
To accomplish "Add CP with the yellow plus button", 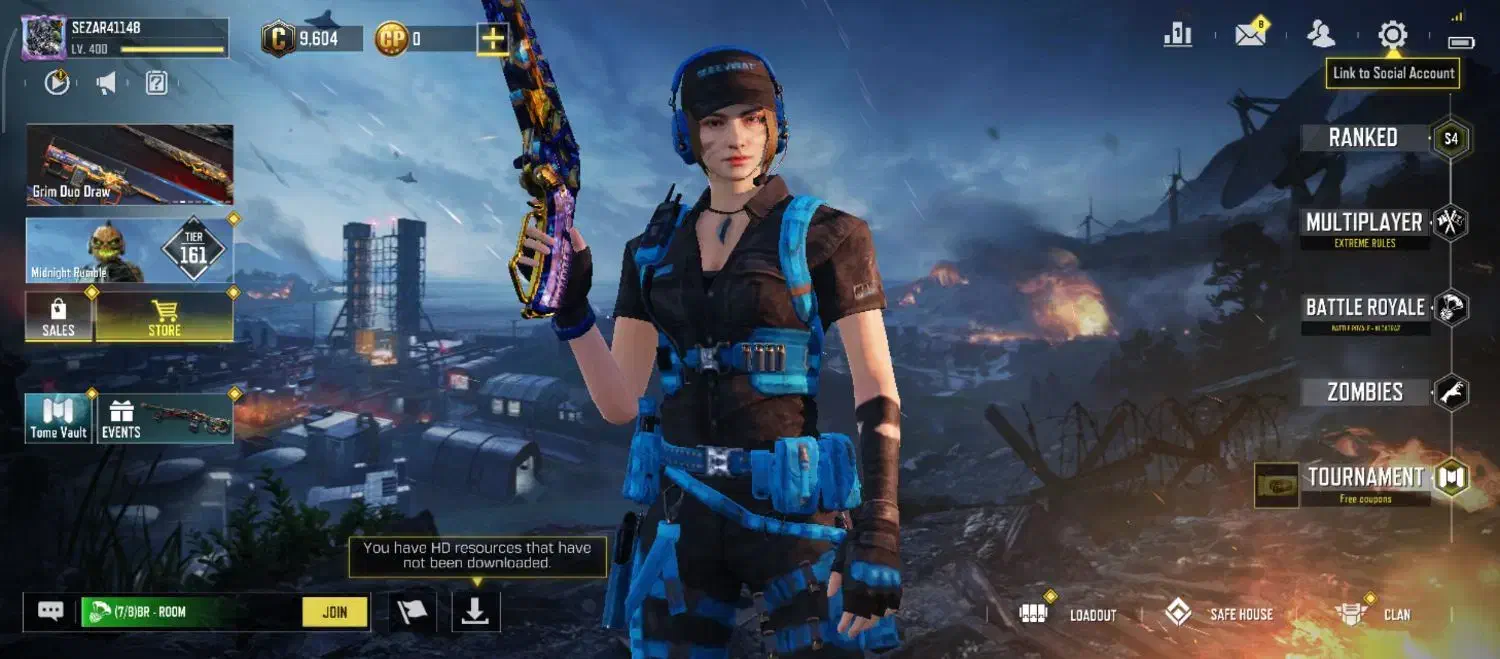I will (492, 39).
